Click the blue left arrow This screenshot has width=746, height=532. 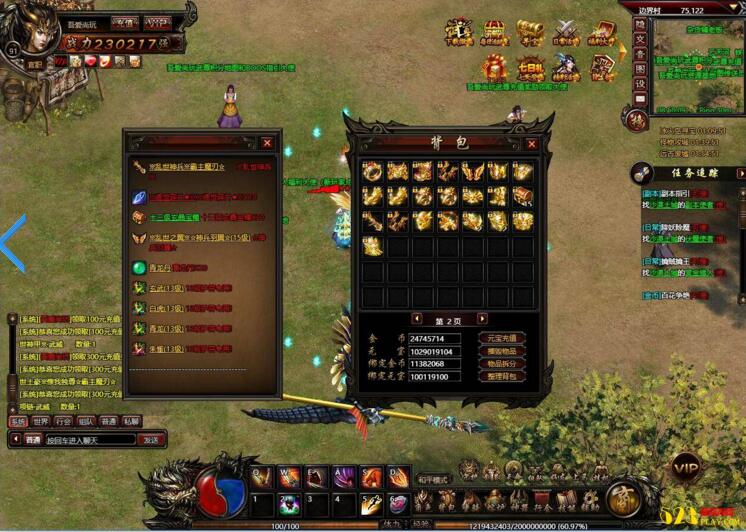tap(13, 245)
